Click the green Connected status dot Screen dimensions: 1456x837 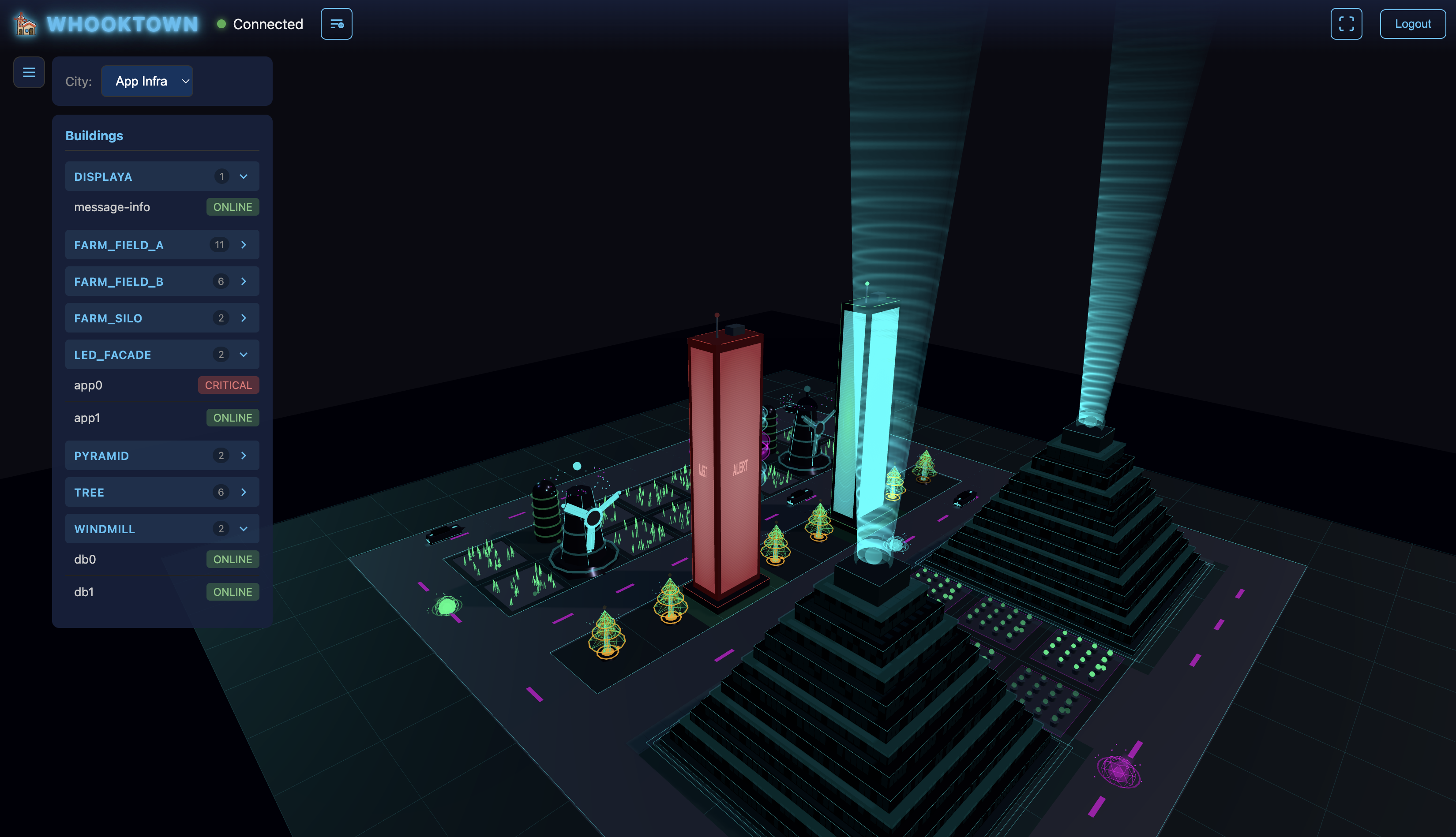221,24
